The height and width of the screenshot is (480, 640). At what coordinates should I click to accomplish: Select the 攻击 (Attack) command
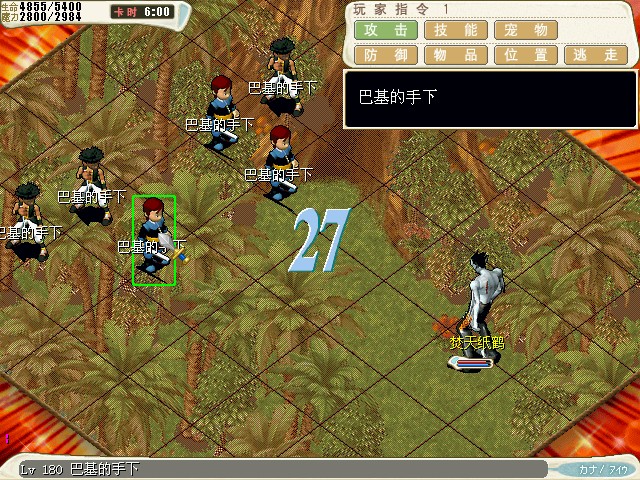tap(385, 30)
